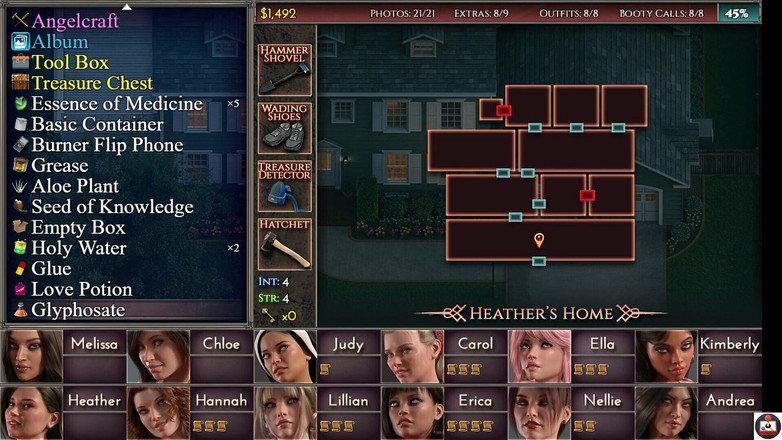
Task: Choose the Love Potion item
Action: (x=81, y=289)
